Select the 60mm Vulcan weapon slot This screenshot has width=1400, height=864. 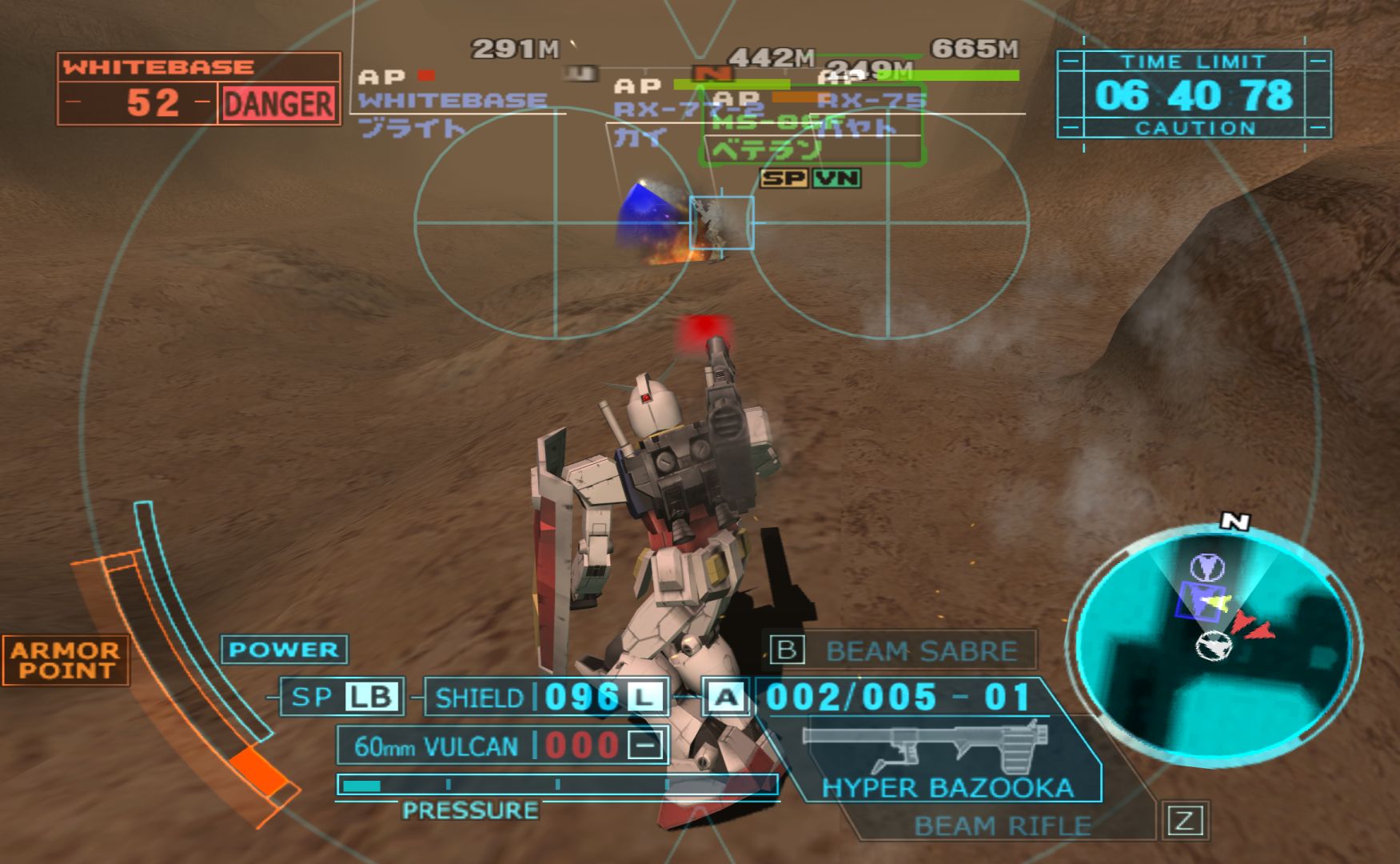click(x=502, y=746)
